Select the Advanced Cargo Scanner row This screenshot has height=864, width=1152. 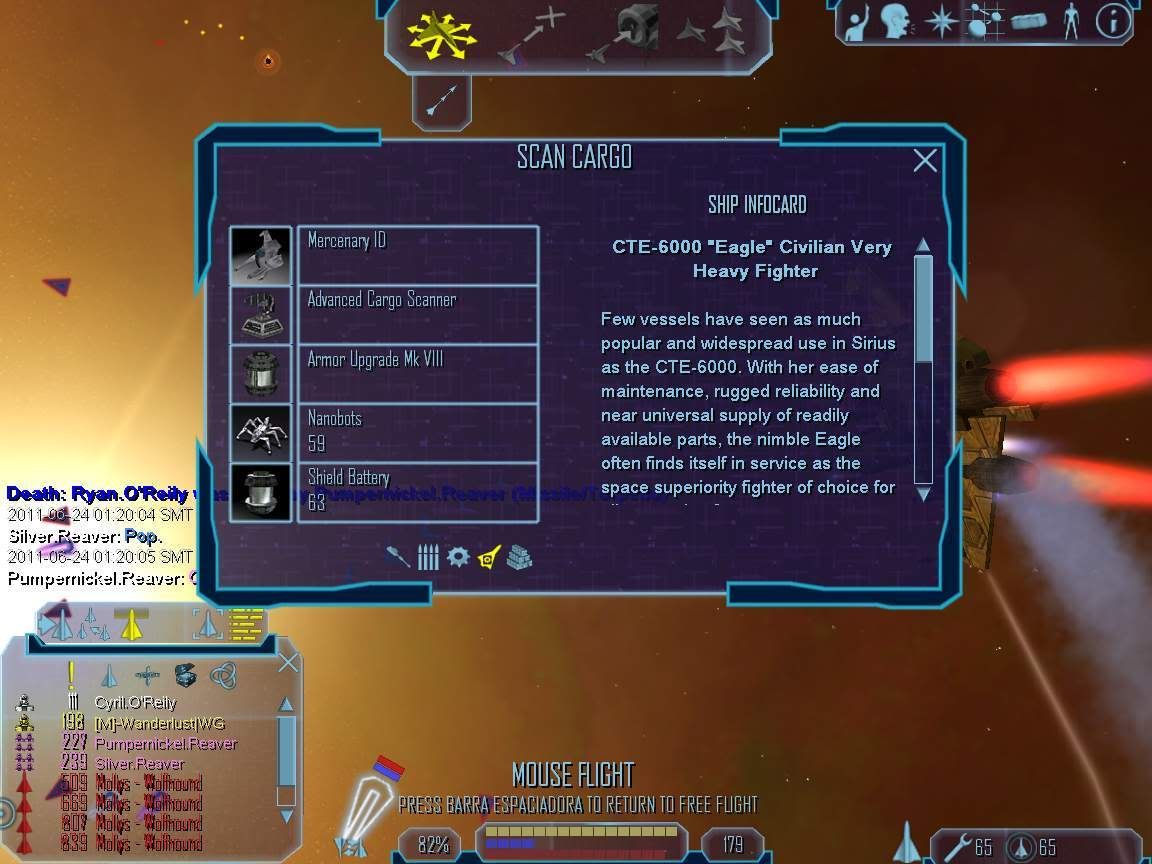tap(418, 314)
